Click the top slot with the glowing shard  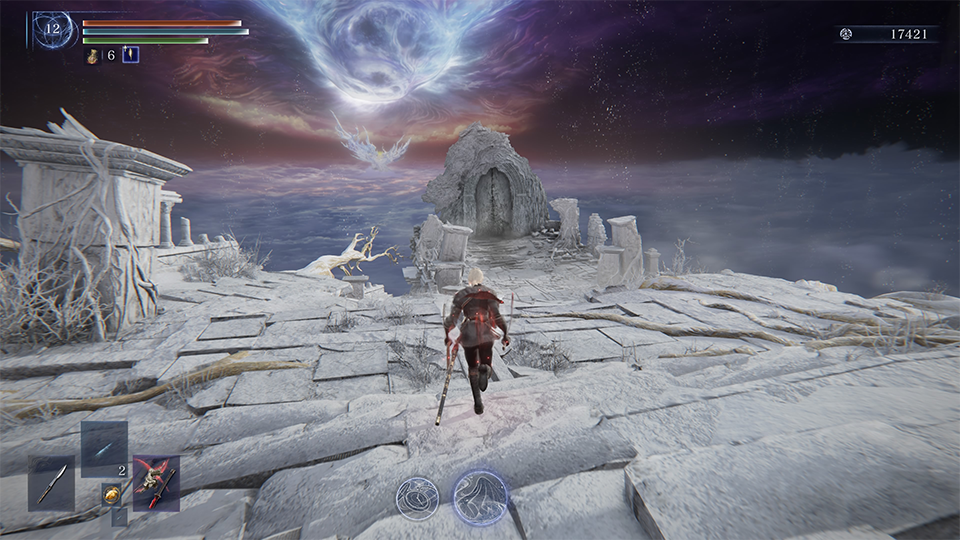coord(104,448)
